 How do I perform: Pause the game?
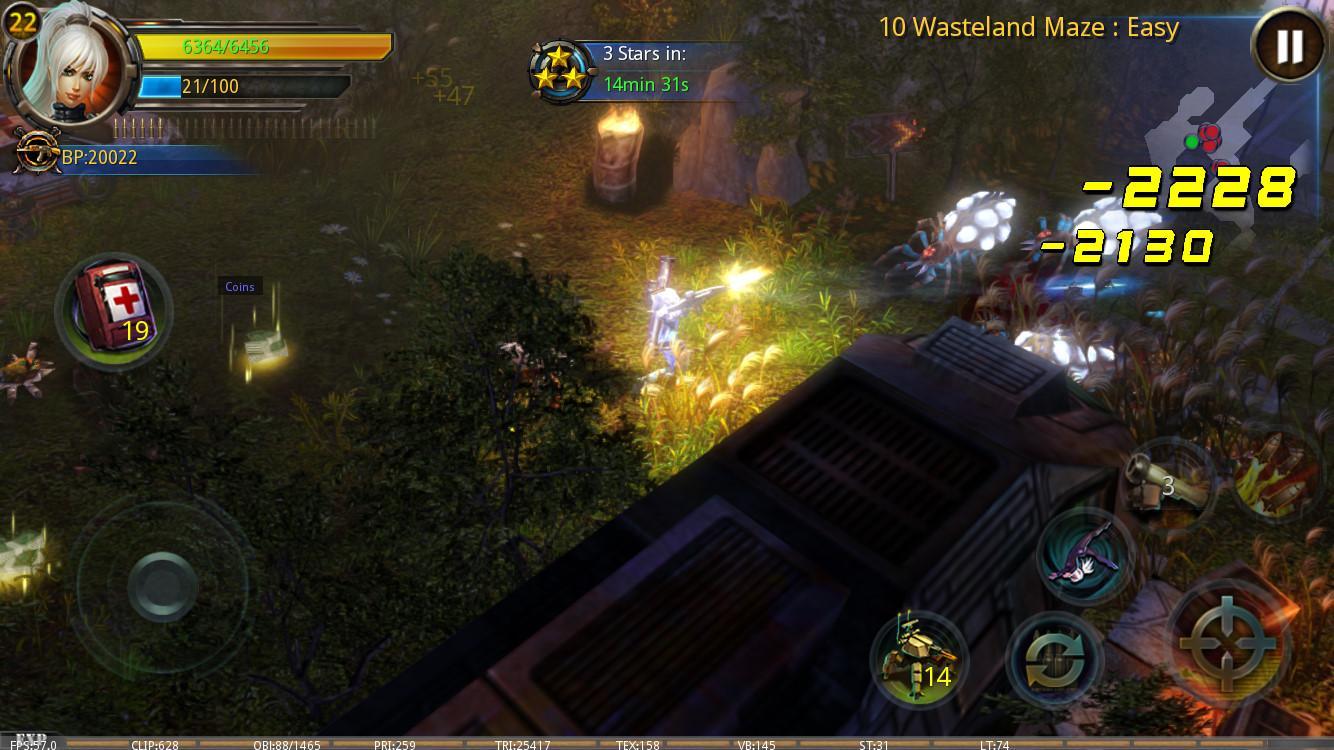pyautogui.click(x=1289, y=46)
